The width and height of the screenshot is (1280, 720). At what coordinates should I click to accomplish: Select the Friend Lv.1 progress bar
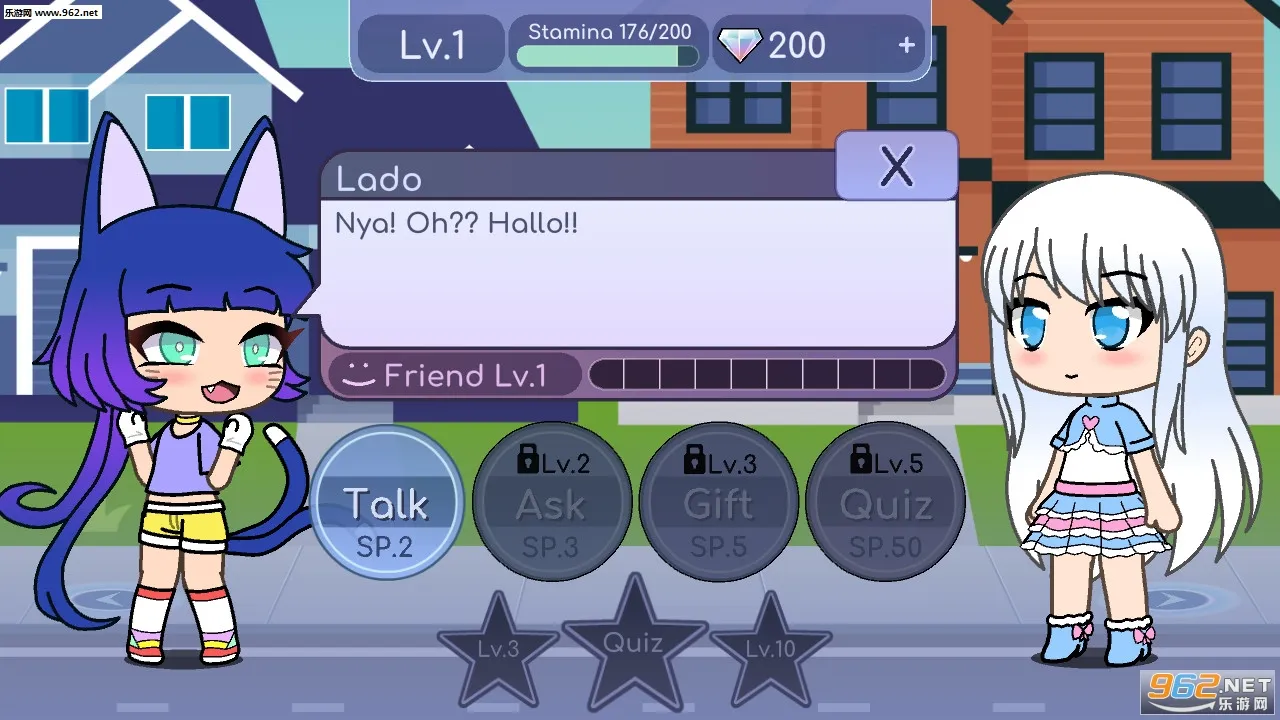[x=770, y=375]
